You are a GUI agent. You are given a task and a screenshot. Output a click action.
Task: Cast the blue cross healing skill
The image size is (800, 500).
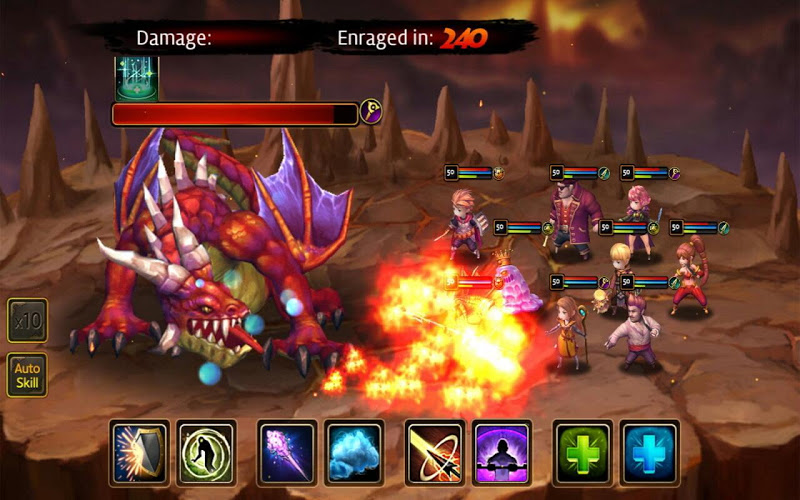[649, 452]
